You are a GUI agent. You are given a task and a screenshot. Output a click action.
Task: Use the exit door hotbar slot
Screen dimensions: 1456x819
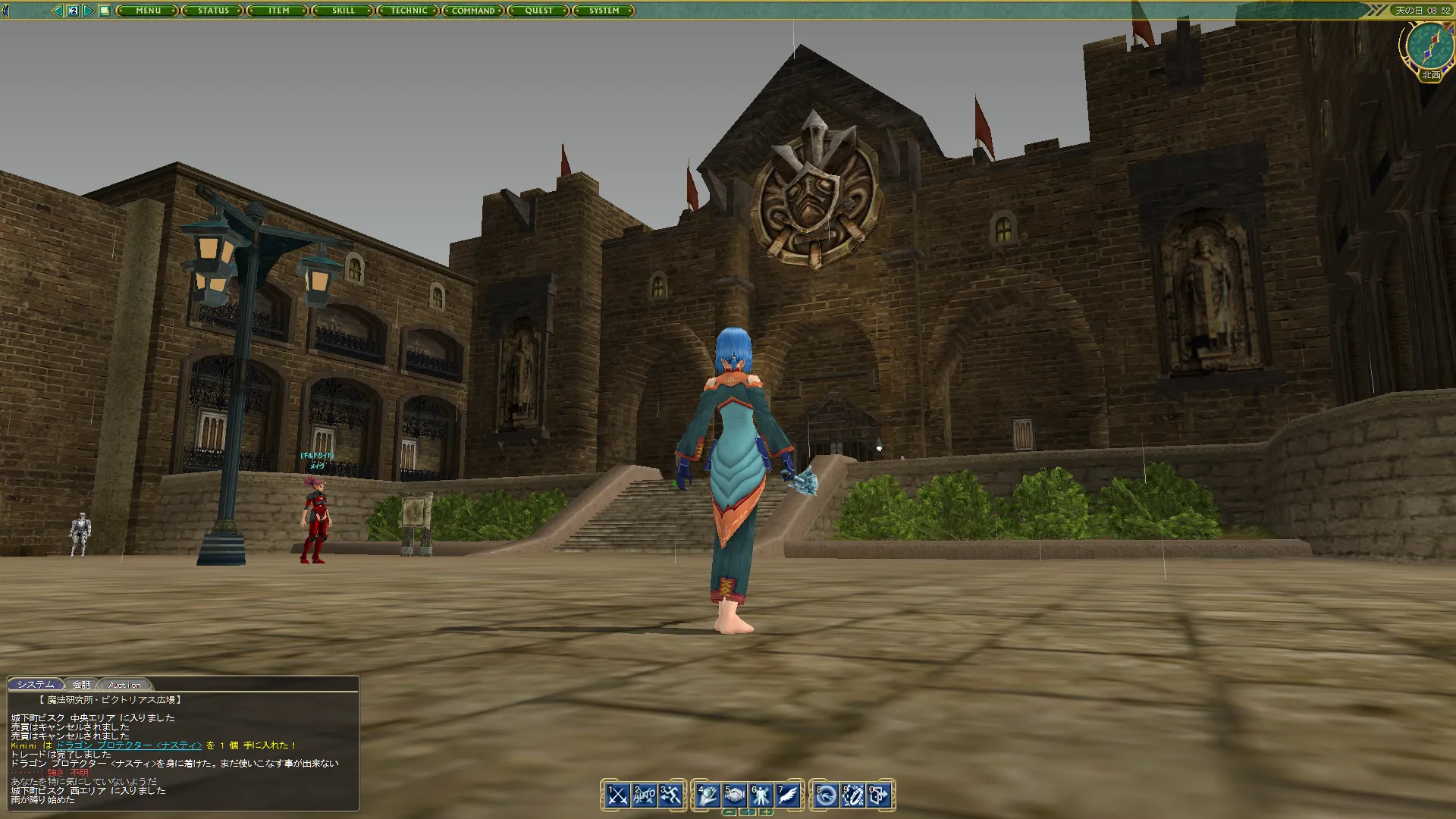880,795
